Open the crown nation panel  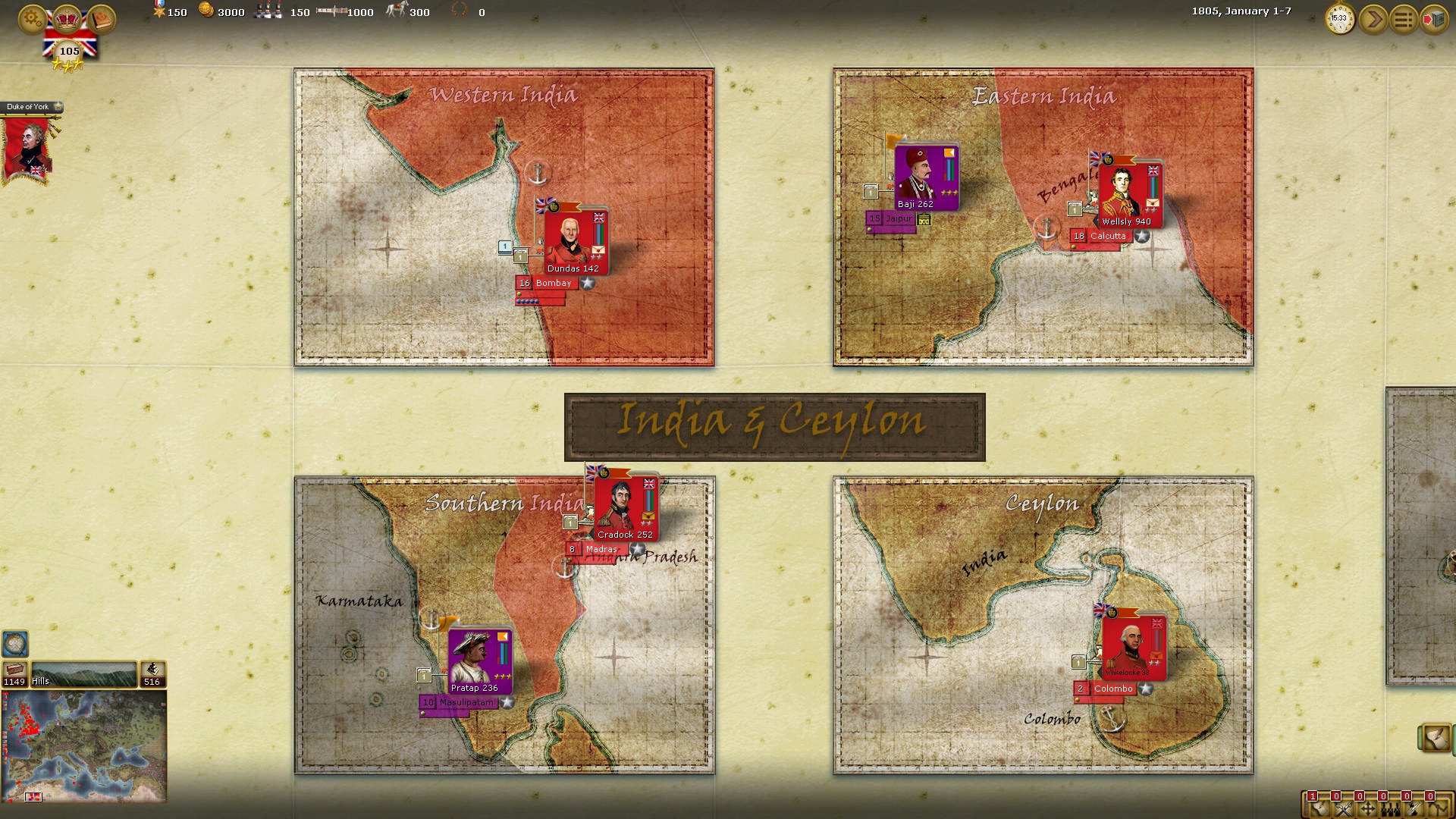68,19
